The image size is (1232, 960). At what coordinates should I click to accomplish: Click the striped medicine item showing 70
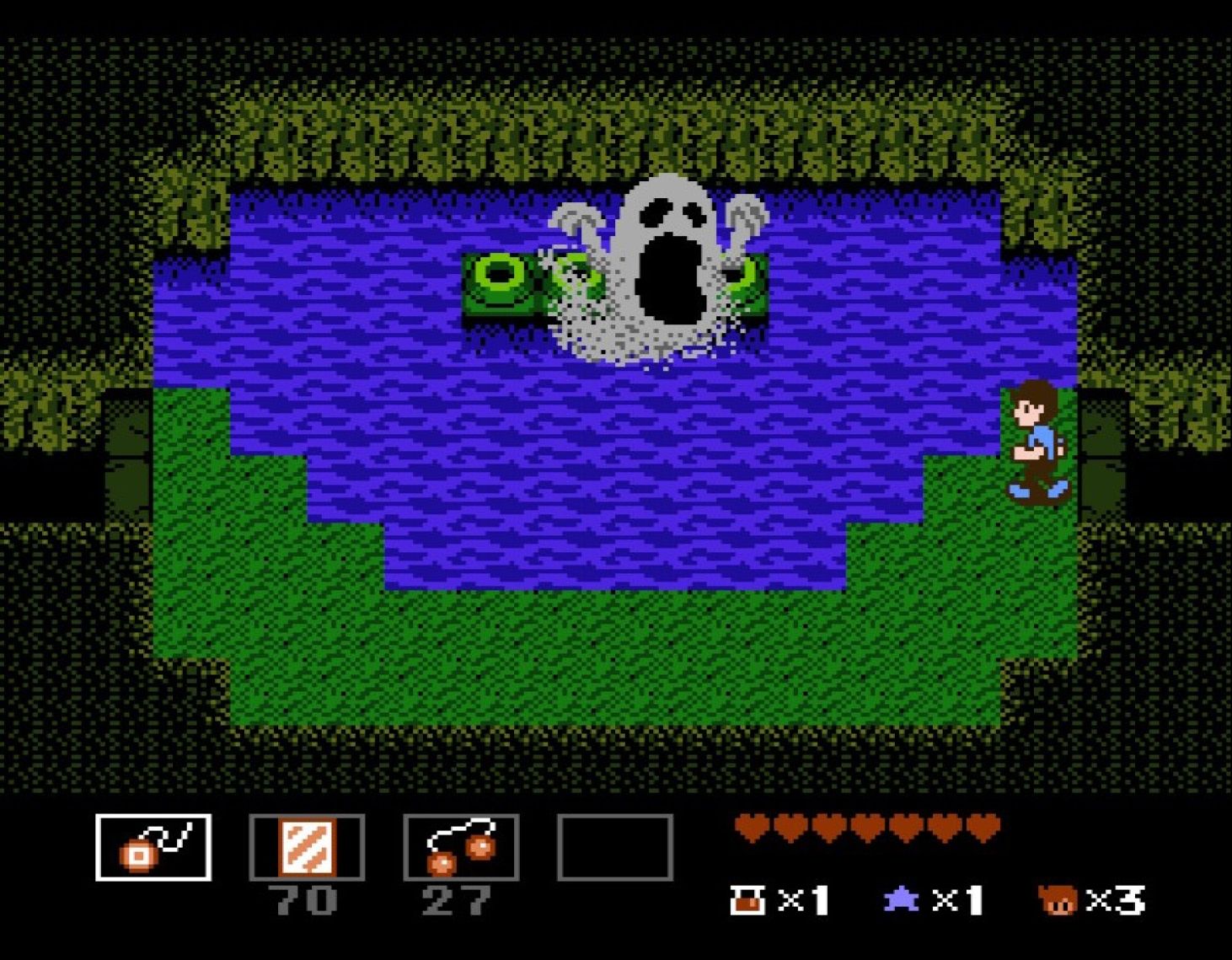[307, 847]
